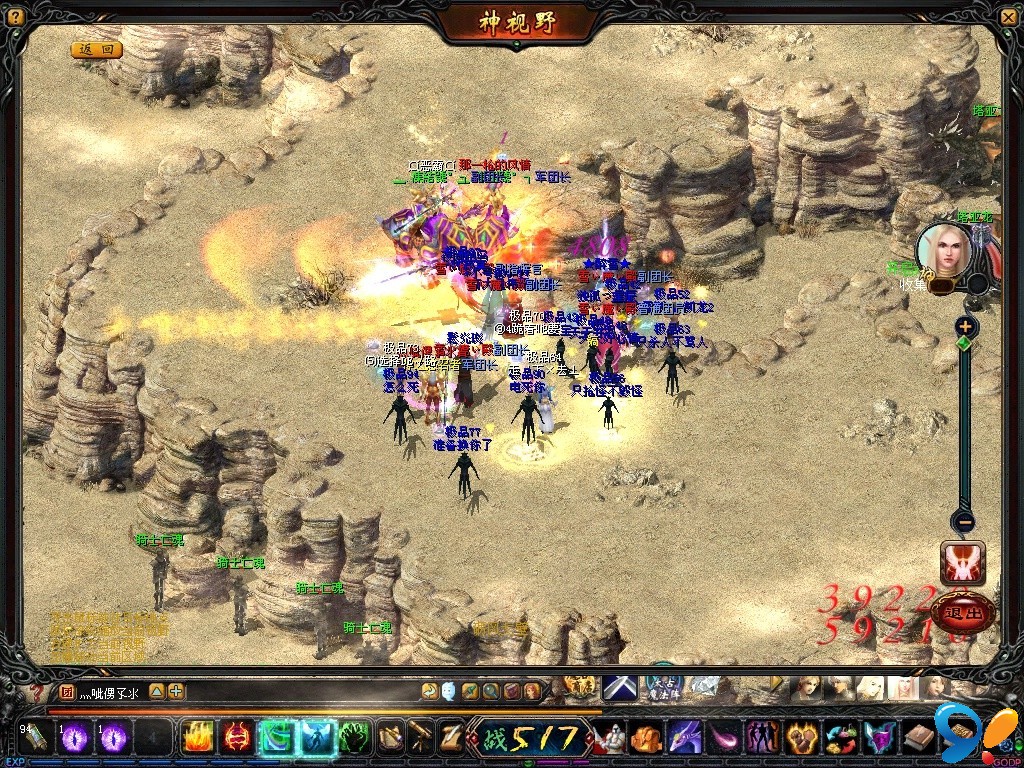Image resolution: width=1024 pixels, height=768 pixels.
Task: Activate the flame wall skill icon
Action: (x=198, y=738)
